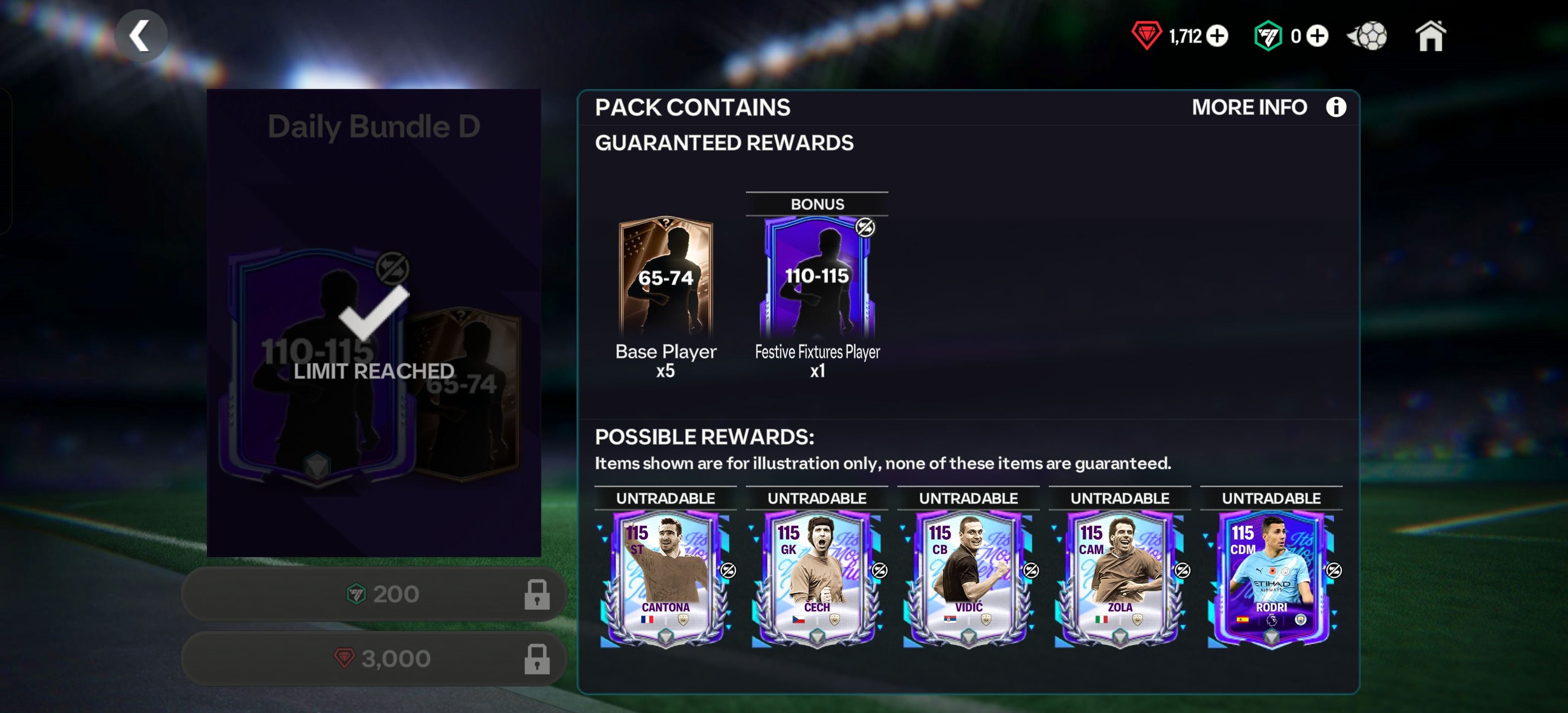Select the Festive Fixtures Player bonus card
1568x713 pixels.
coord(817,278)
